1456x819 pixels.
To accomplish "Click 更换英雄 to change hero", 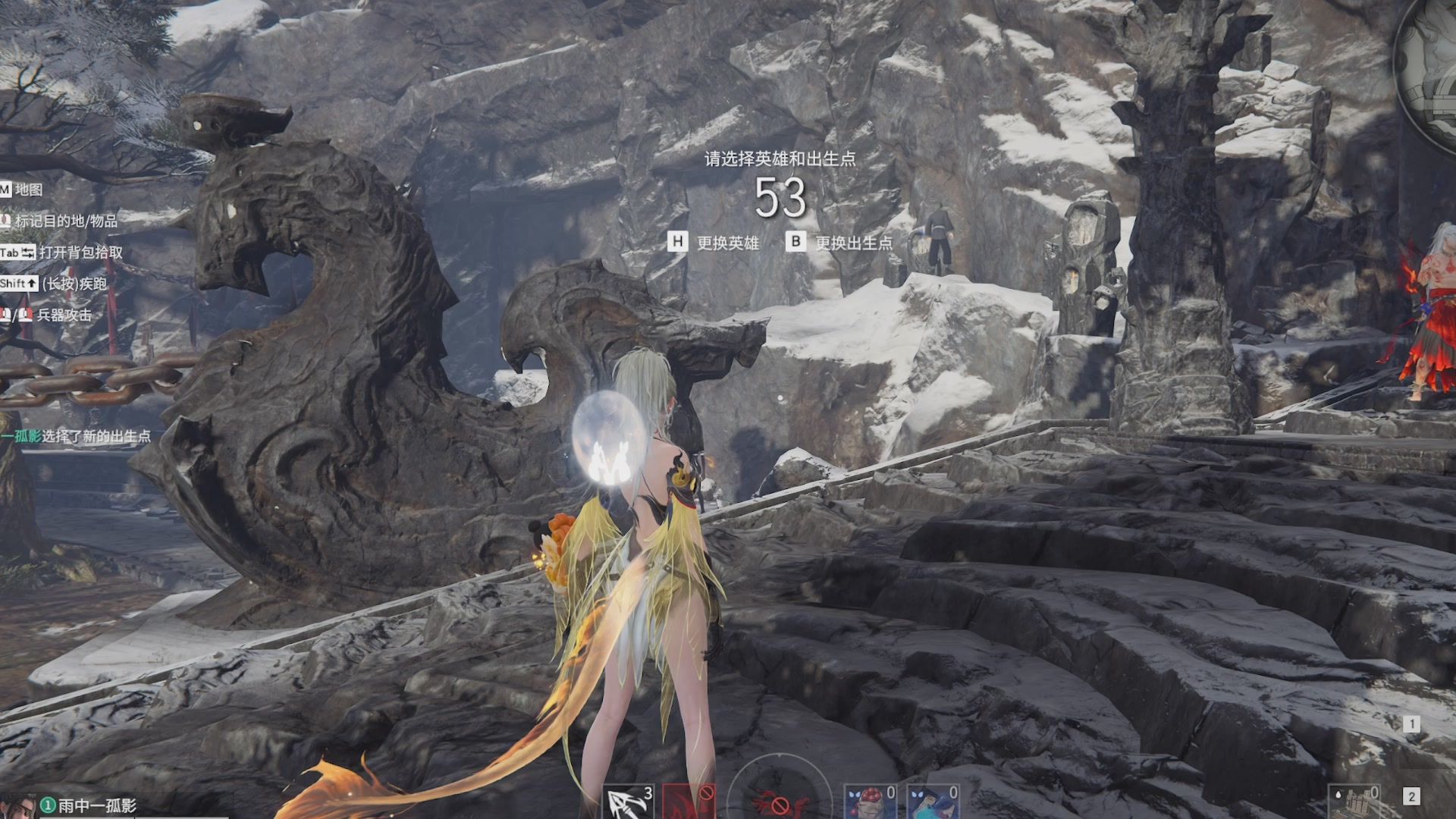I will click(727, 243).
